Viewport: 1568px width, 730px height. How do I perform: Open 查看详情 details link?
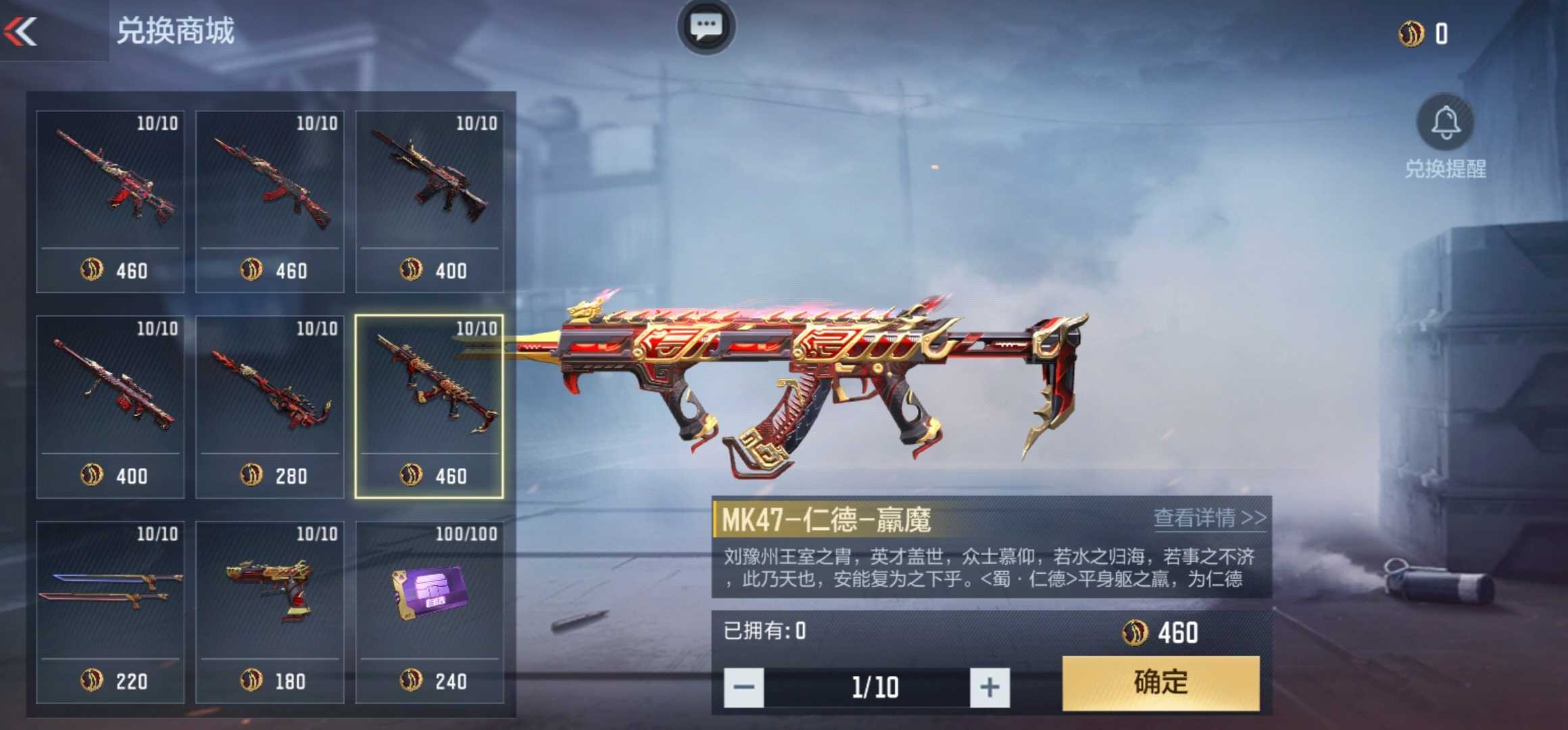click(x=1209, y=518)
